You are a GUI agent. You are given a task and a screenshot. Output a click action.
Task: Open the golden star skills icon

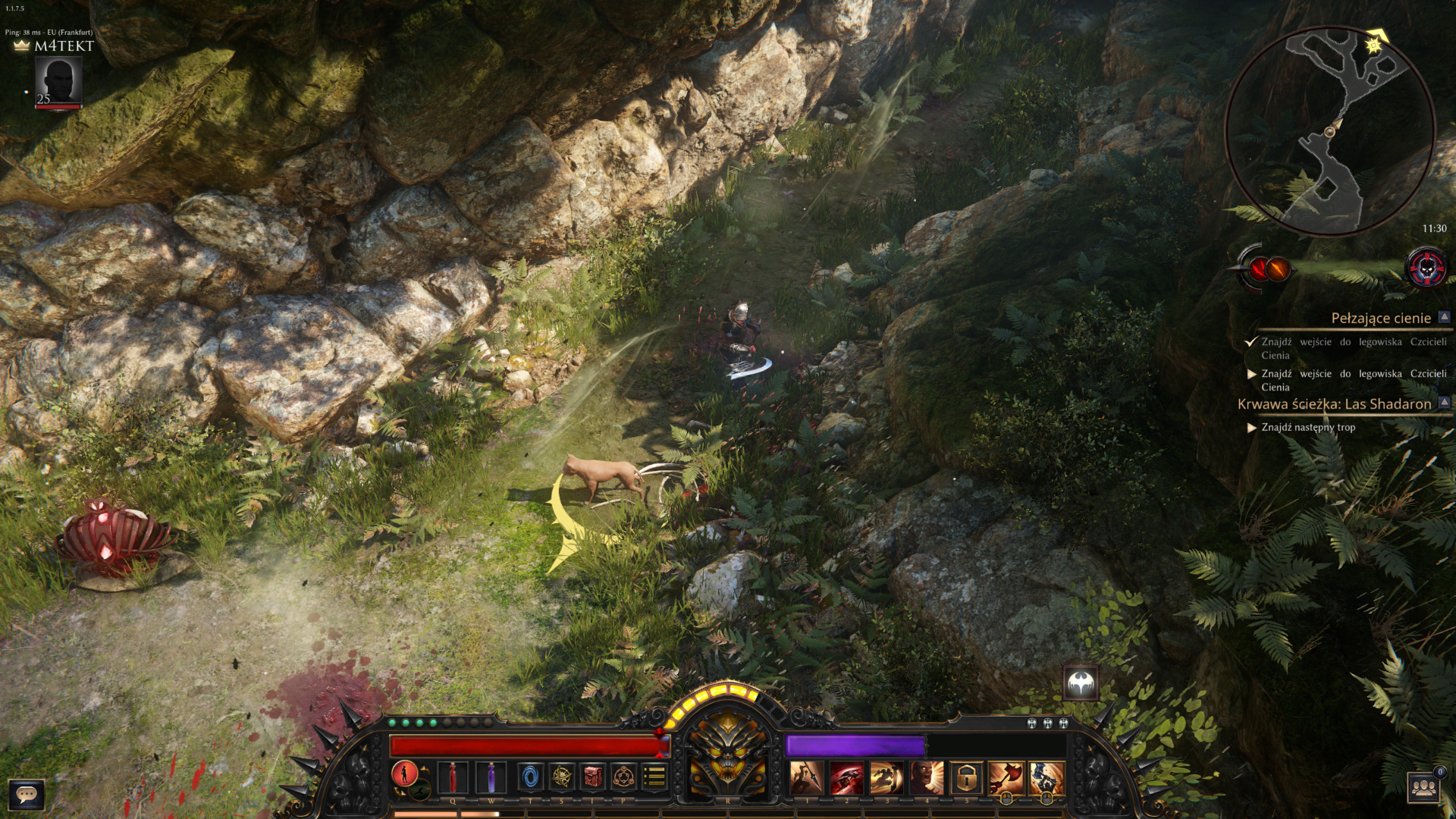562,777
